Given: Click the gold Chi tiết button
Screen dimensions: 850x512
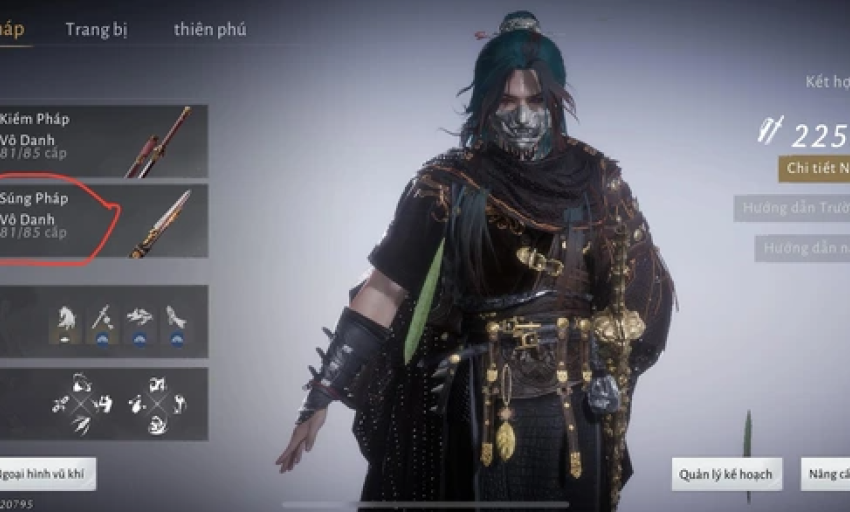Looking at the screenshot, I should (x=814, y=168).
